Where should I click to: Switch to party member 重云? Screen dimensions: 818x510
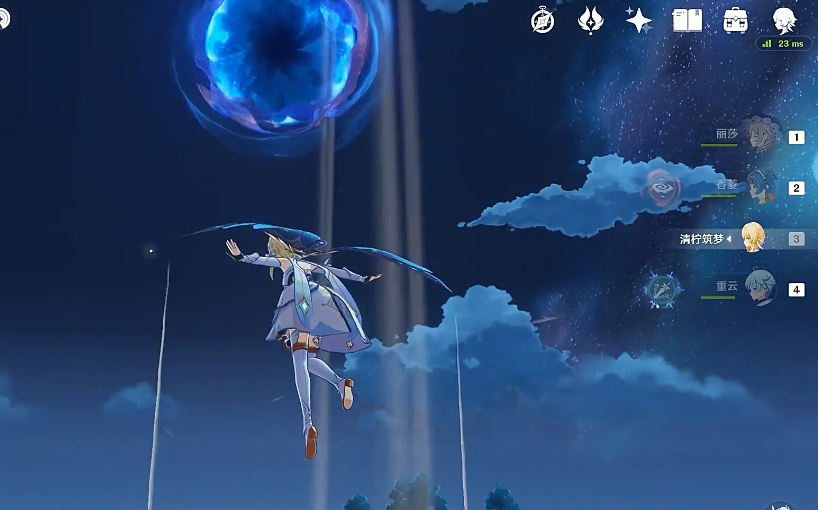[x=760, y=288]
